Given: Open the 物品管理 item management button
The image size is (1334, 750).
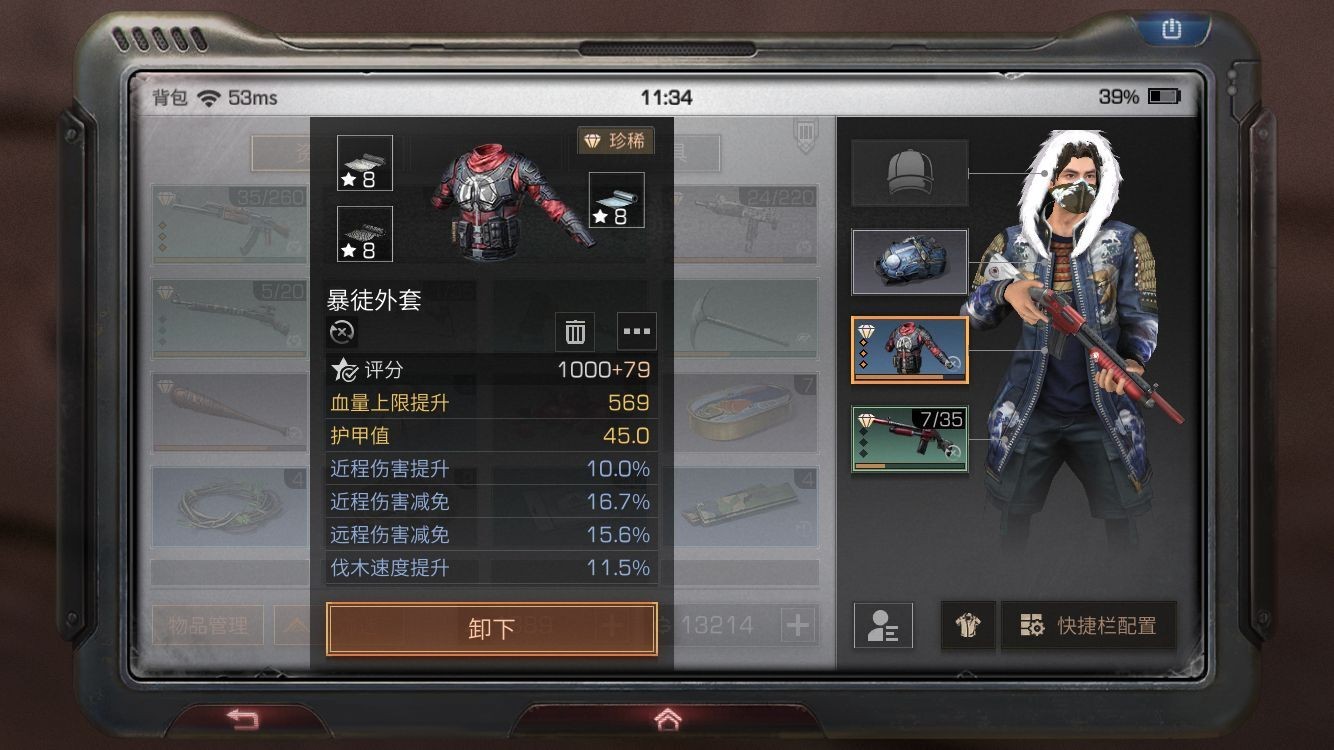Looking at the screenshot, I should 207,624.
